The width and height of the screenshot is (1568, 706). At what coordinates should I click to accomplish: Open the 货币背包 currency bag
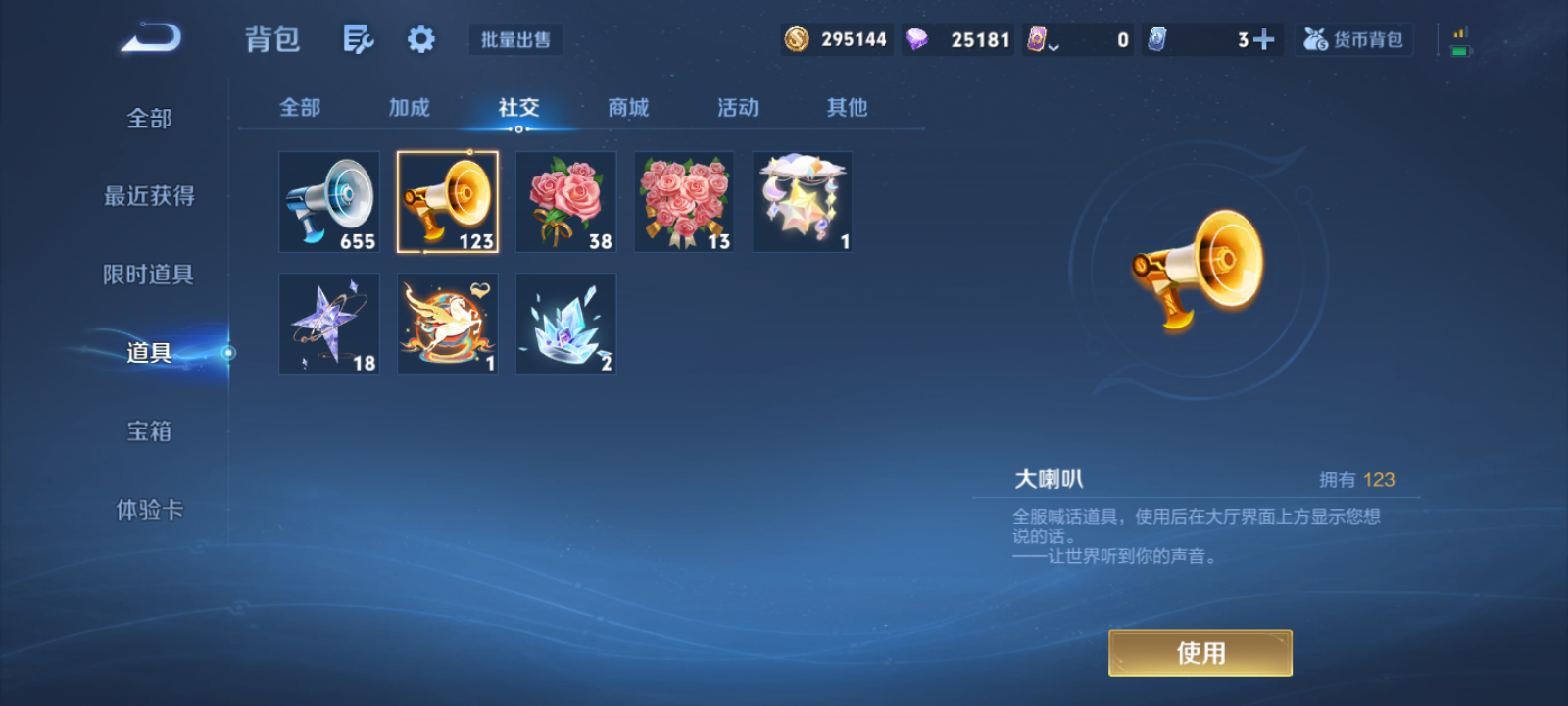click(1354, 39)
